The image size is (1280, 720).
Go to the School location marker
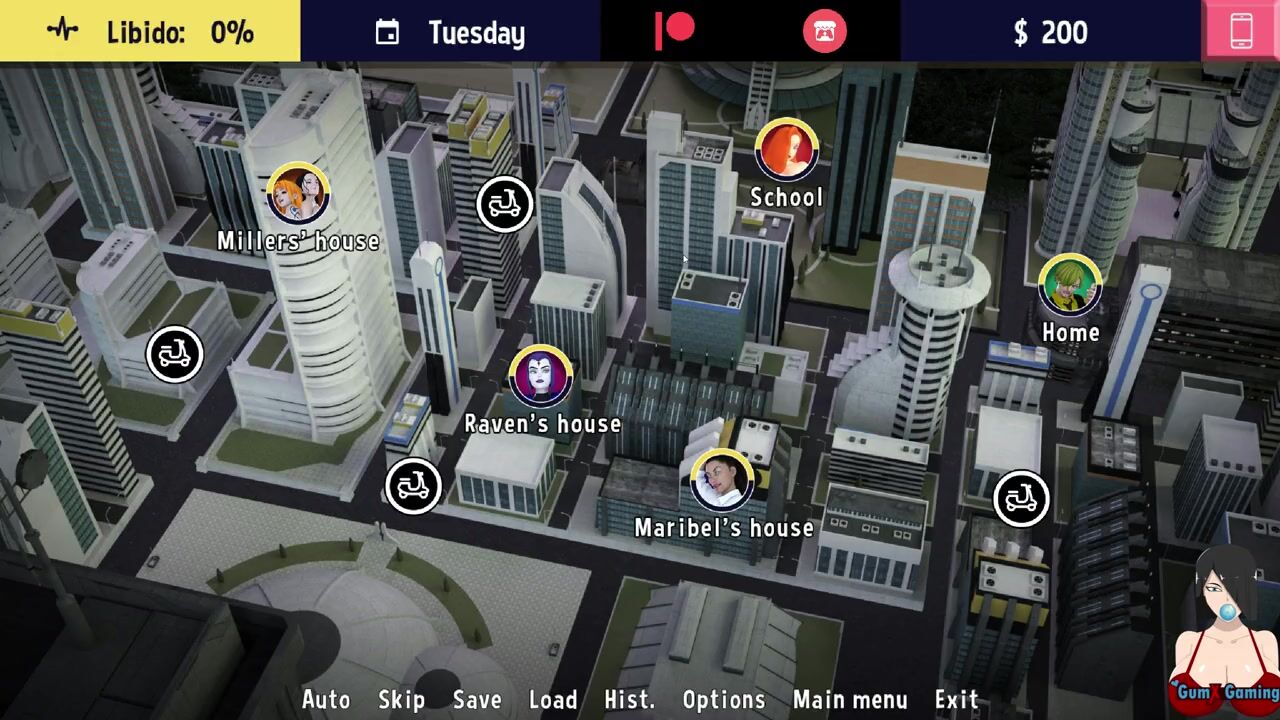coord(787,150)
